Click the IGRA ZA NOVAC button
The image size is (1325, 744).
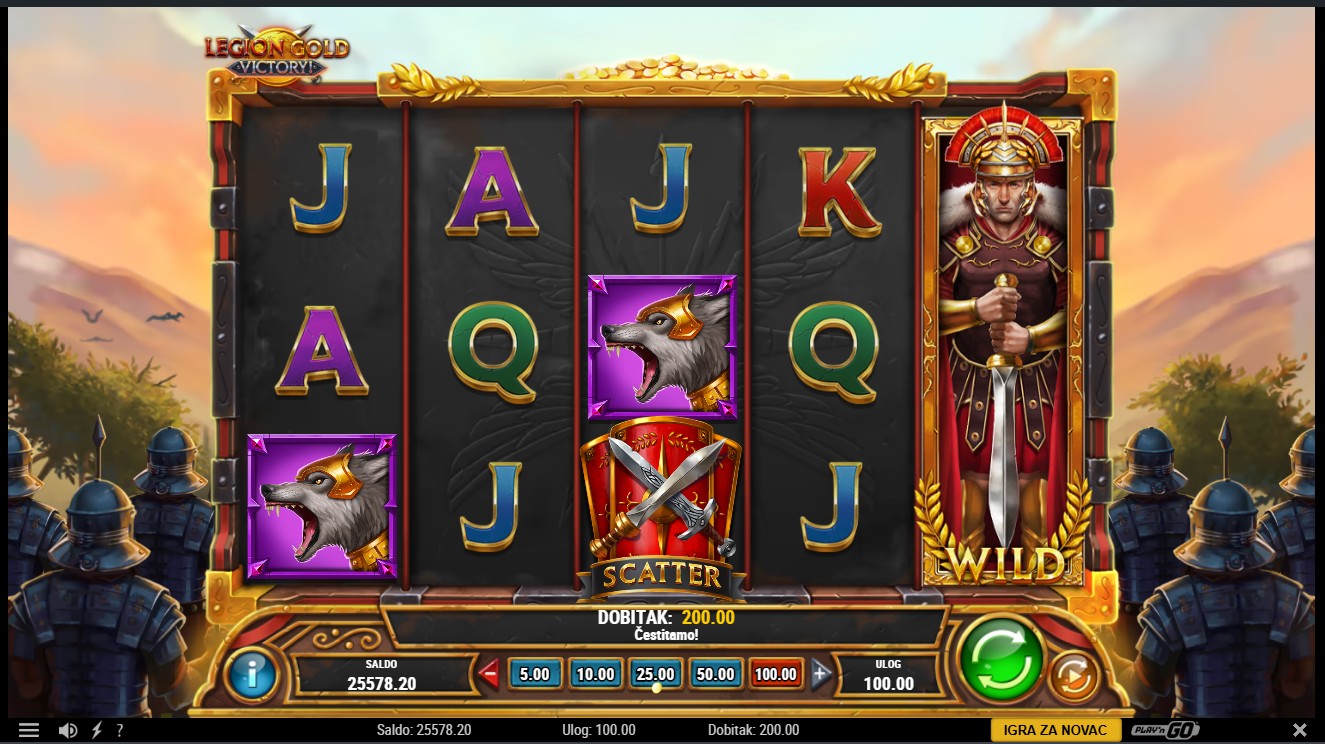click(1056, 730)
